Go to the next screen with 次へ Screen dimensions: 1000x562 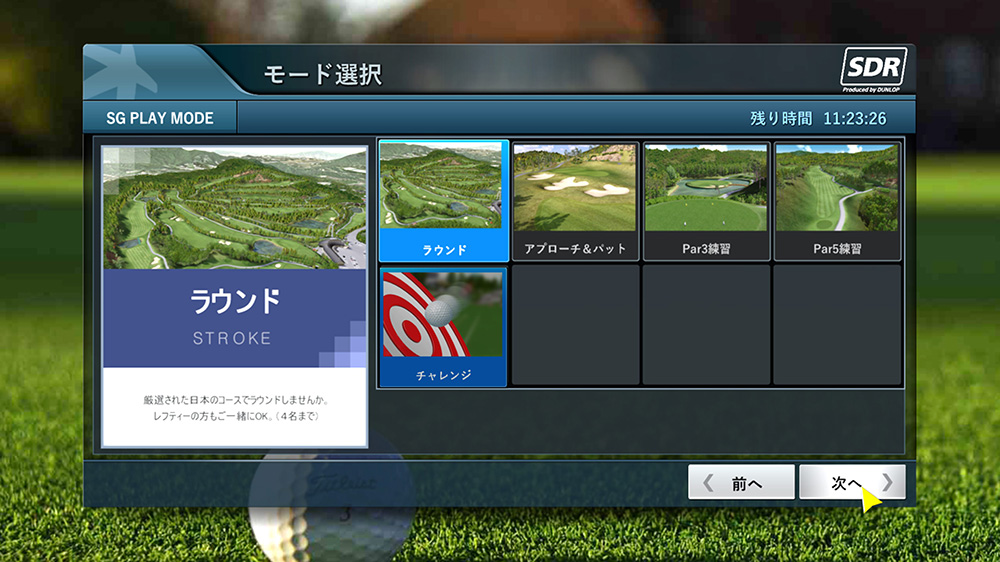852,483
